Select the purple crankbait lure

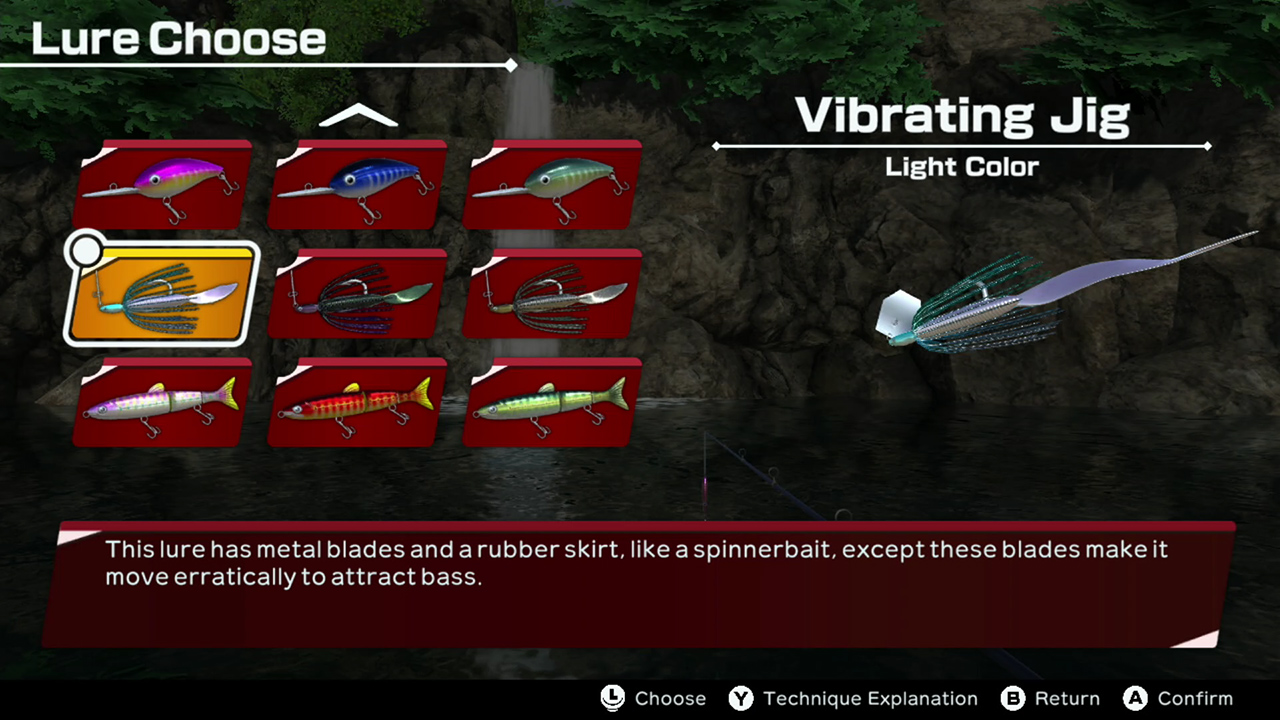pos(160,185)
